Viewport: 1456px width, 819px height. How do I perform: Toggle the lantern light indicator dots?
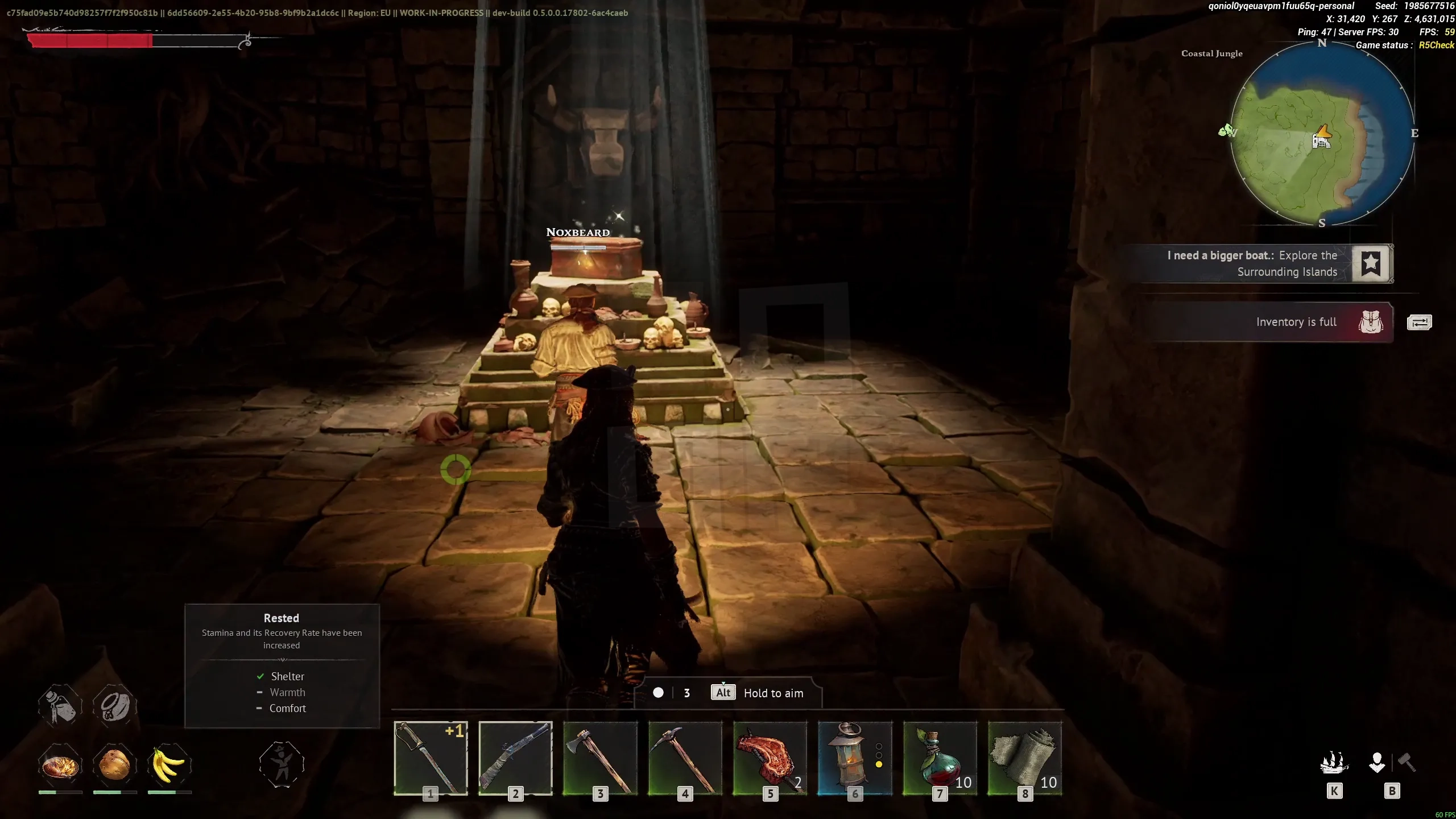(879, 756)
